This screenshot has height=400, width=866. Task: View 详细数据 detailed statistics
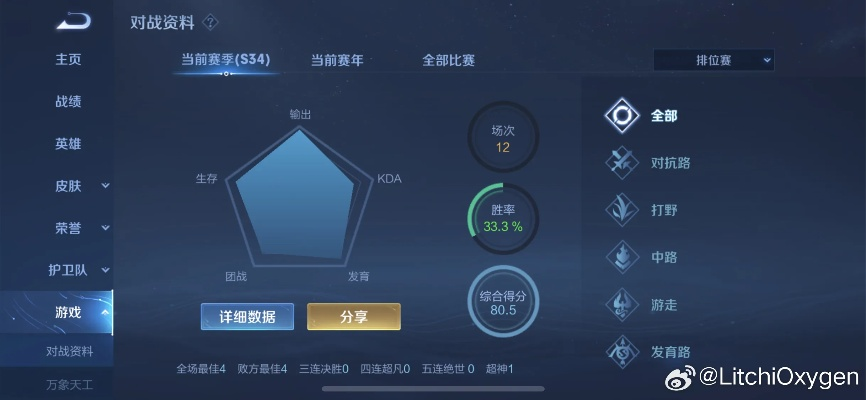(247, 317)
